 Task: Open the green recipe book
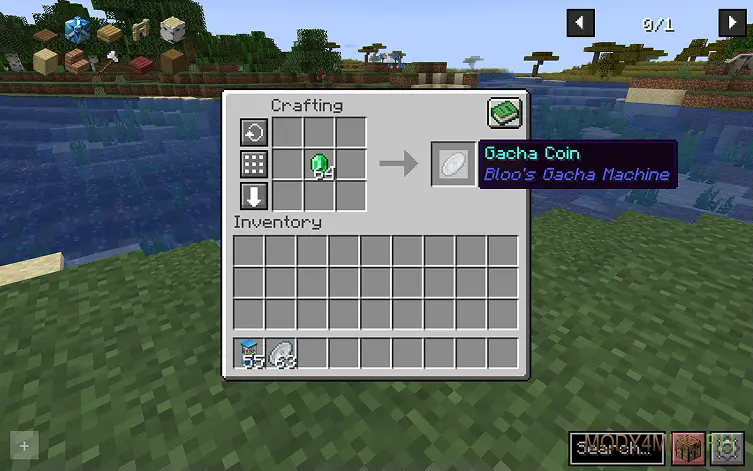(x=506, y=114)
